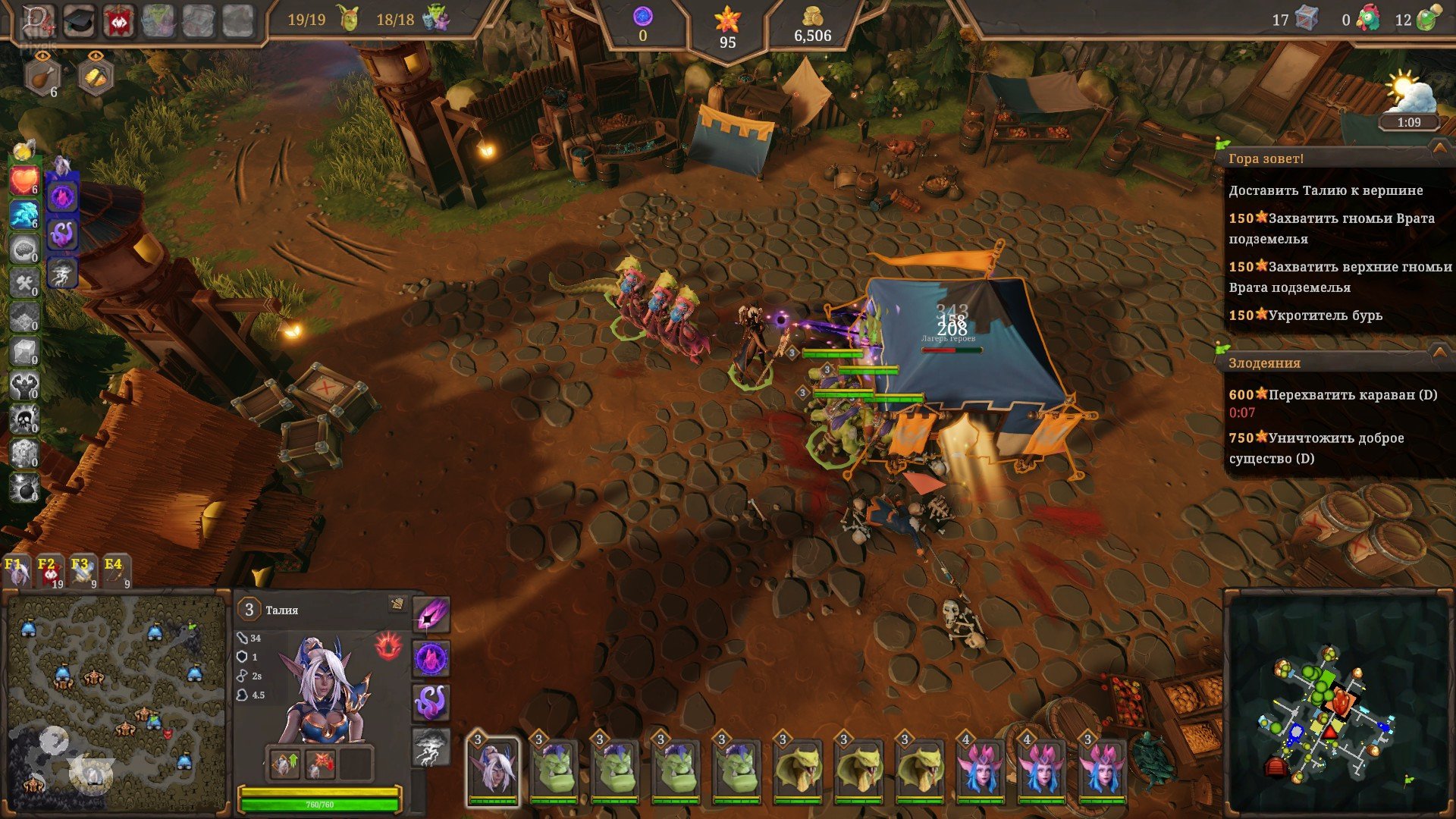Cast the glowing heart healing spell
The width and height of the screenshot is (1456, 819).
click(24, 182)
